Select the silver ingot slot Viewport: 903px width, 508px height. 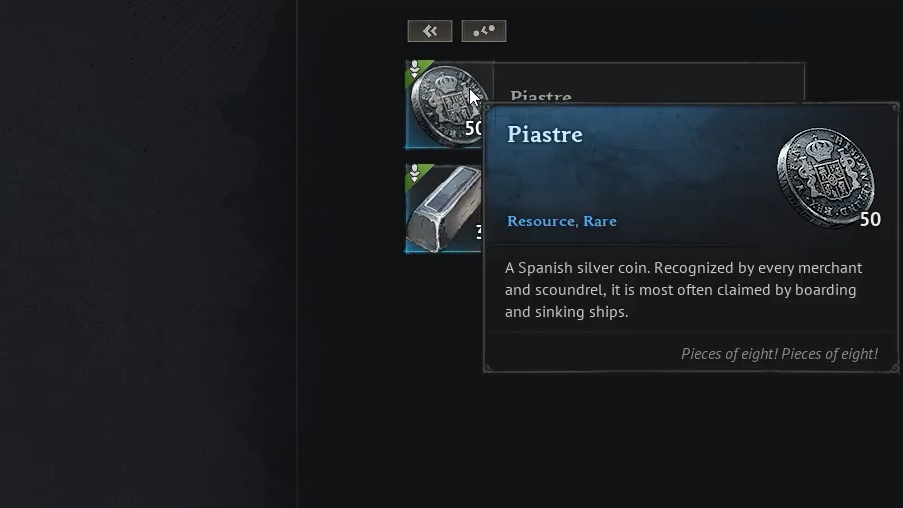(441, 210)
